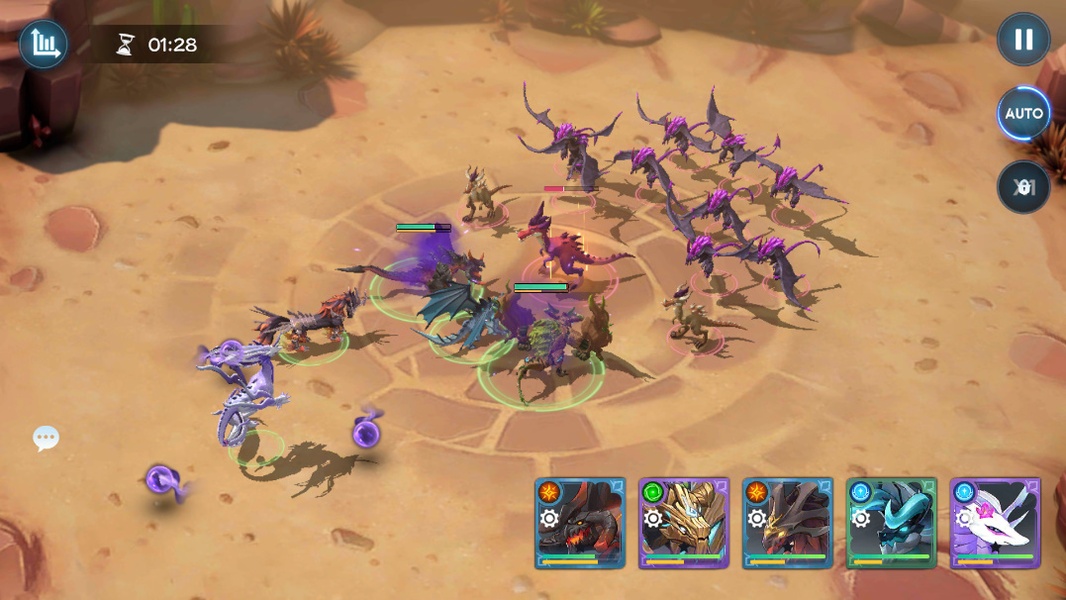Choose the brown horned dragon card
Viewport: 1066px width, 600px height.
pyautogui.click(x=788, y=523)
